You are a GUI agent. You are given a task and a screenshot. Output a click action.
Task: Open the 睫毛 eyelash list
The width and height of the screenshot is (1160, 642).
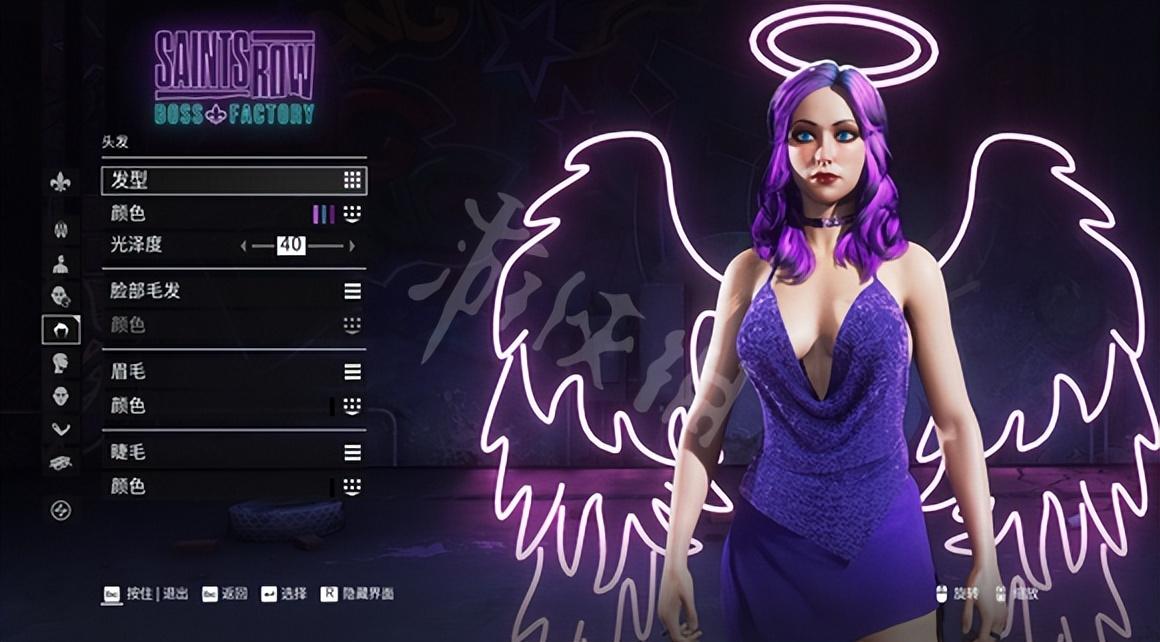(x=234, y=452)
